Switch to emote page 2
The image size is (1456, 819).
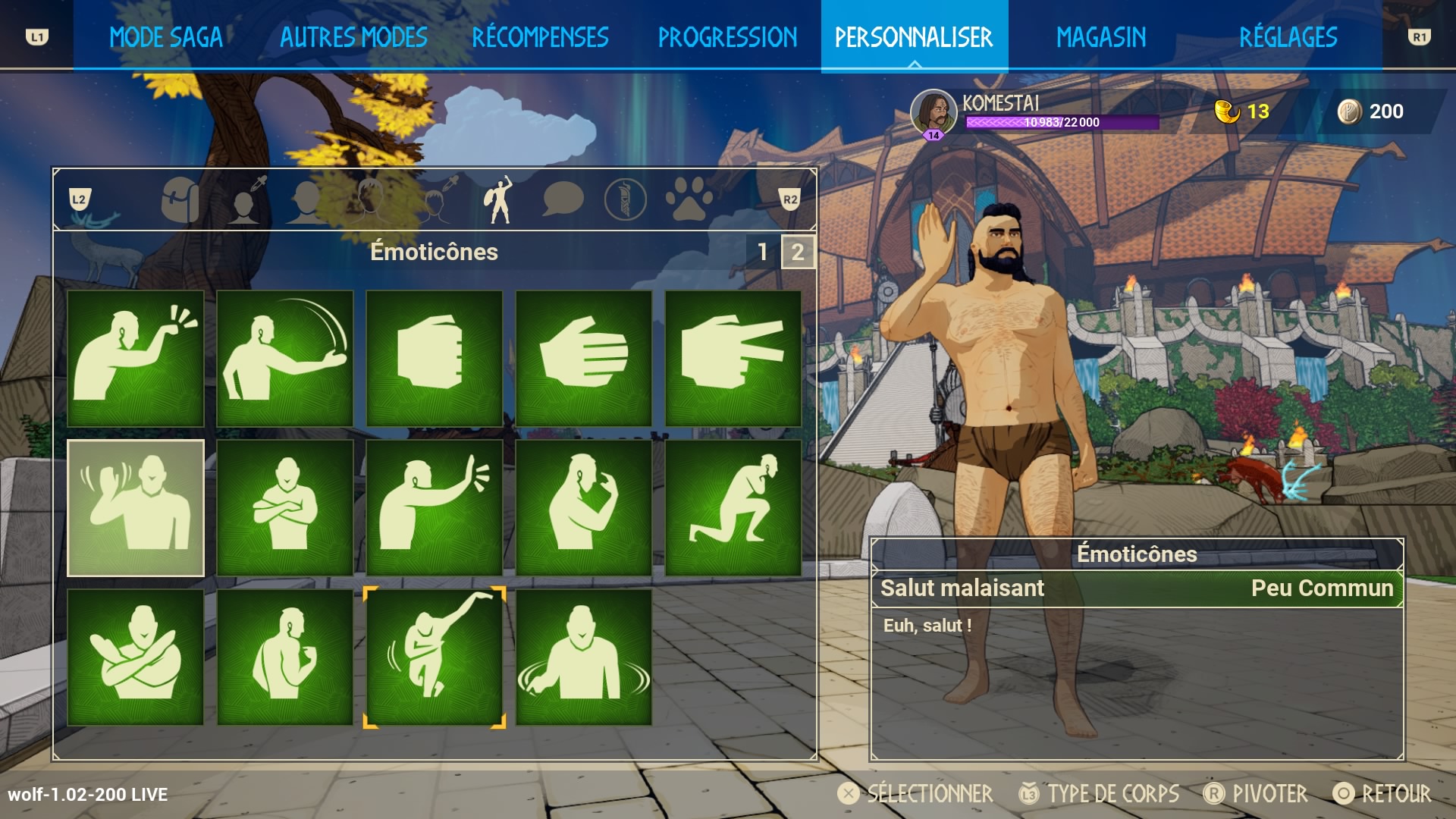tap(798, 252)
